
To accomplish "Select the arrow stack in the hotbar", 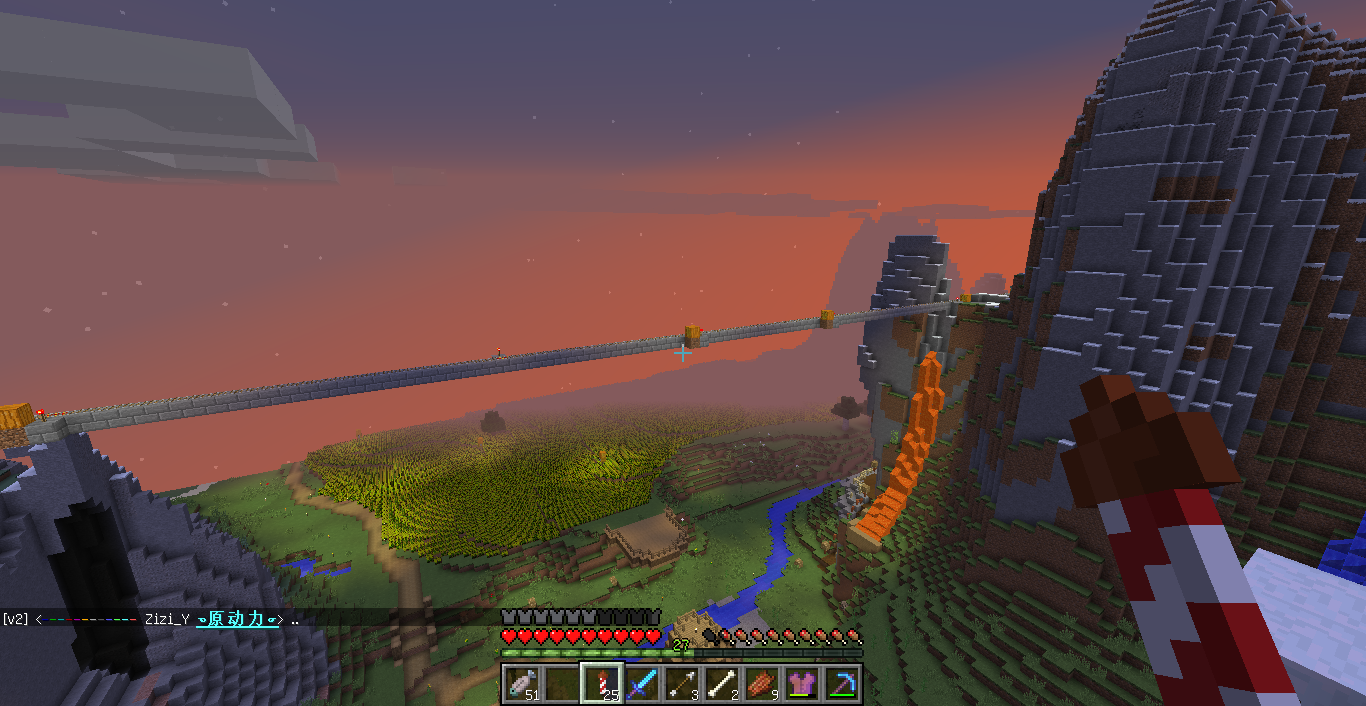I will [682, 684].
